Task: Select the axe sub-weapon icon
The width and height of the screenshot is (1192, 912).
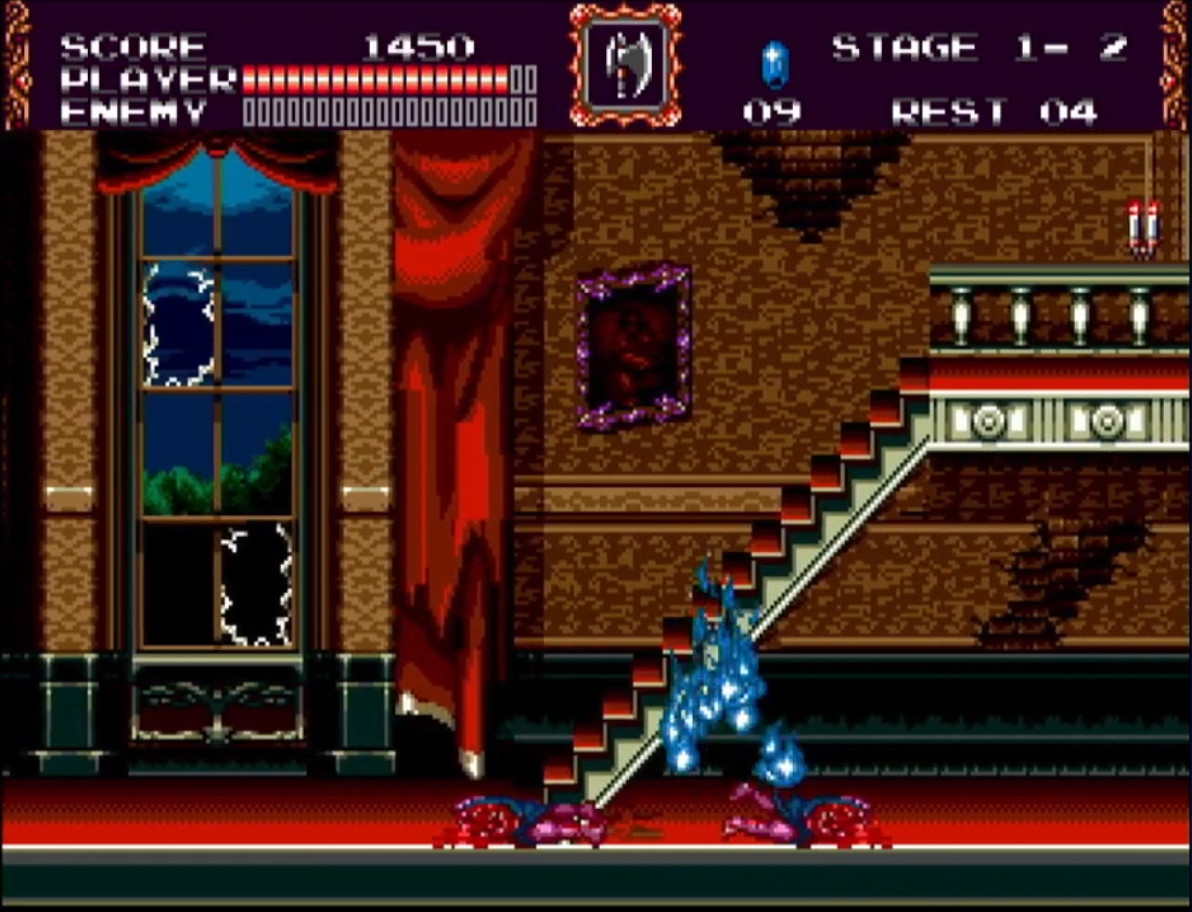Action: click(625, 65)
